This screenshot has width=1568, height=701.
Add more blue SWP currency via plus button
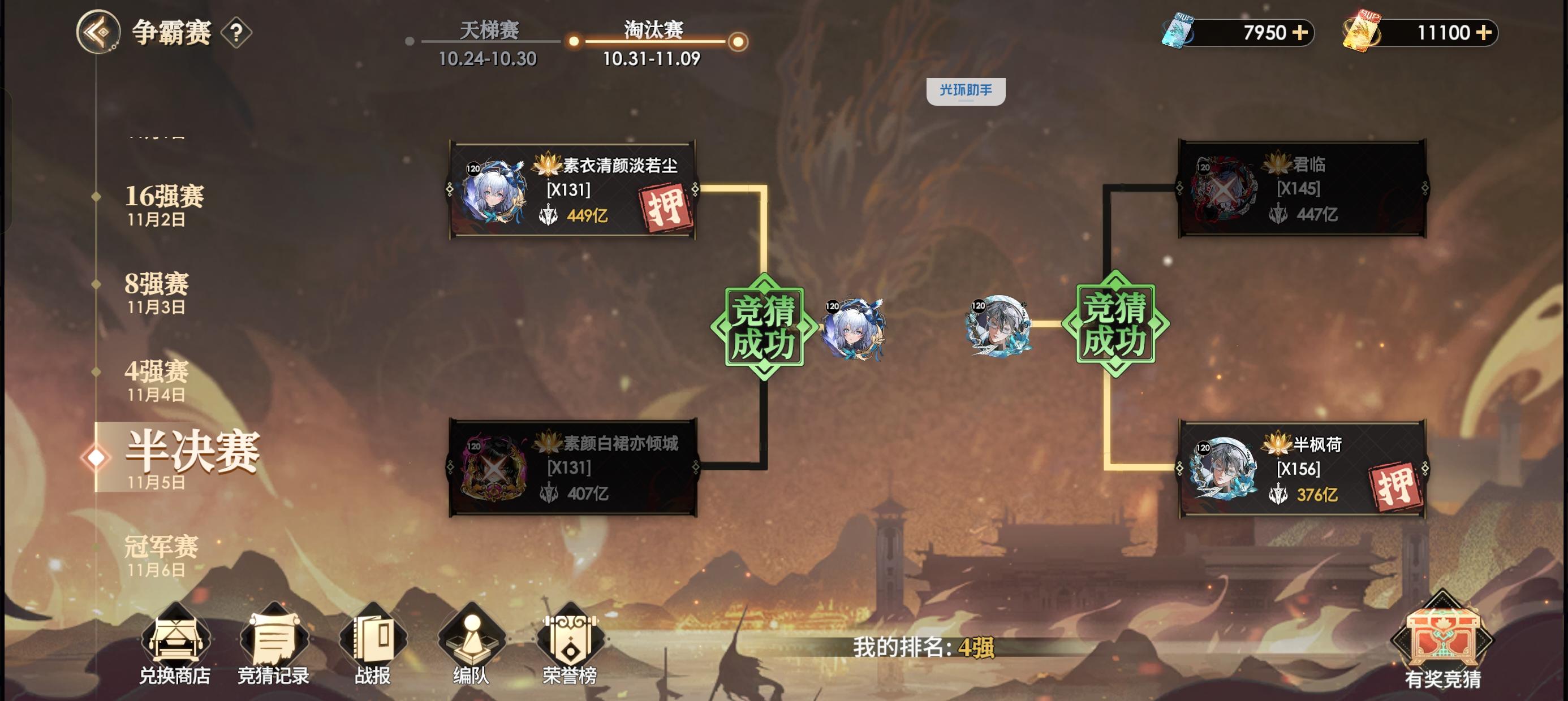tap(1299, 33)
